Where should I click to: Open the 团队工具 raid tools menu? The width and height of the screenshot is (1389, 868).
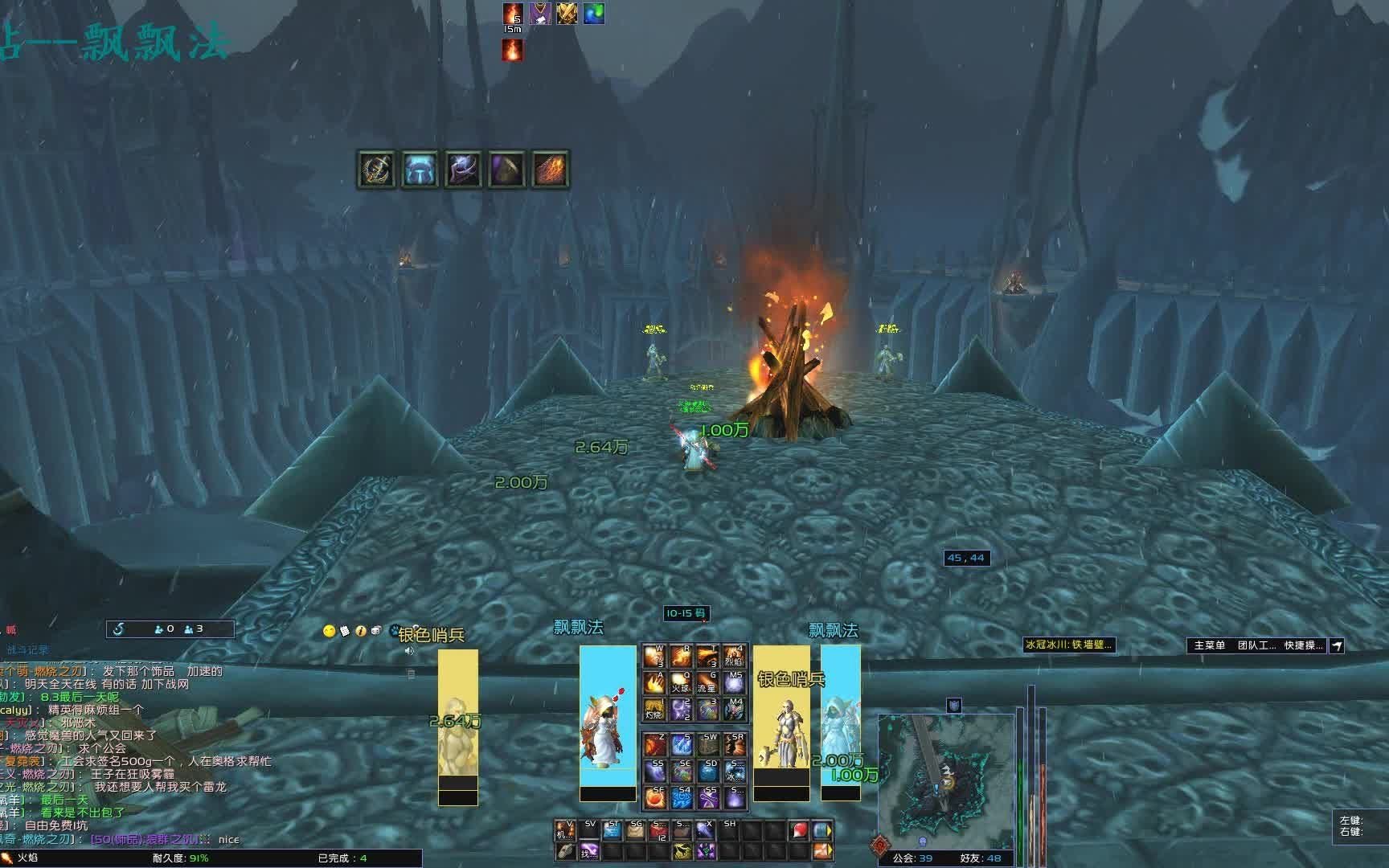click(x=1256, y=645)
